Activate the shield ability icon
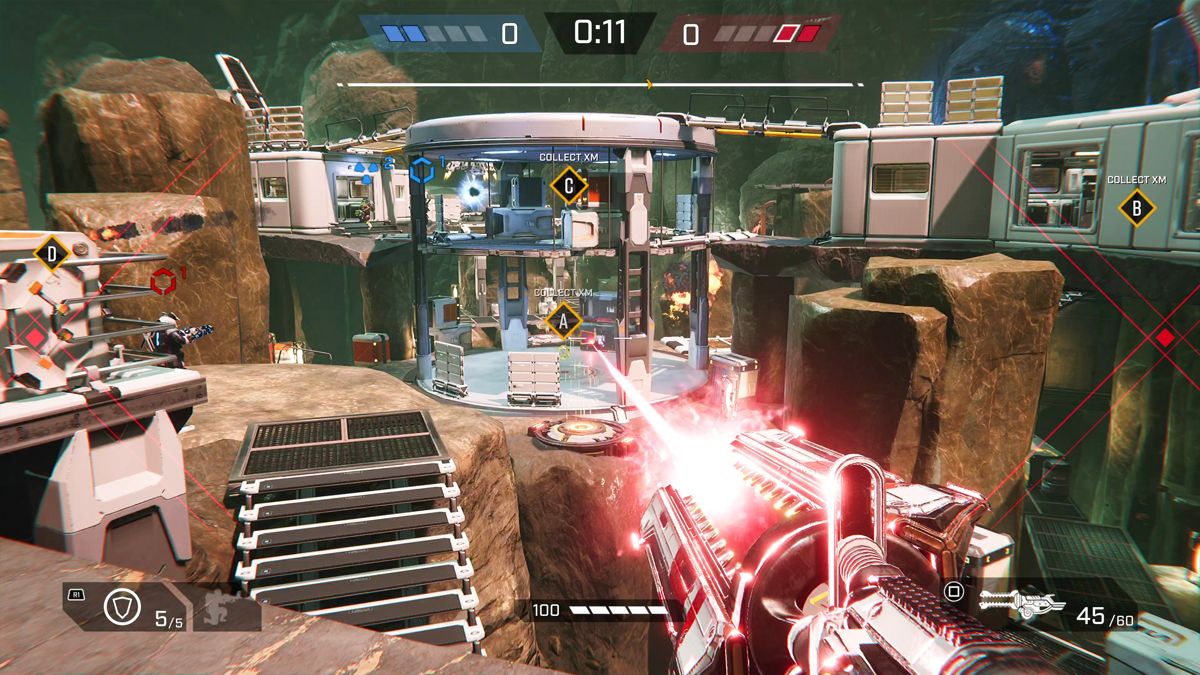Viewport: 1200px width, 675px height. click(x=122, y=608)
